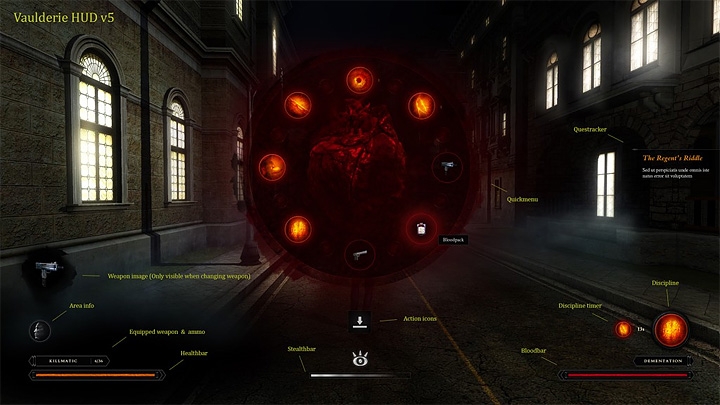Activate the fiery eye discipline in the quickmenu
The width and height of the screenshot is (720, 405).
(359, 79)
